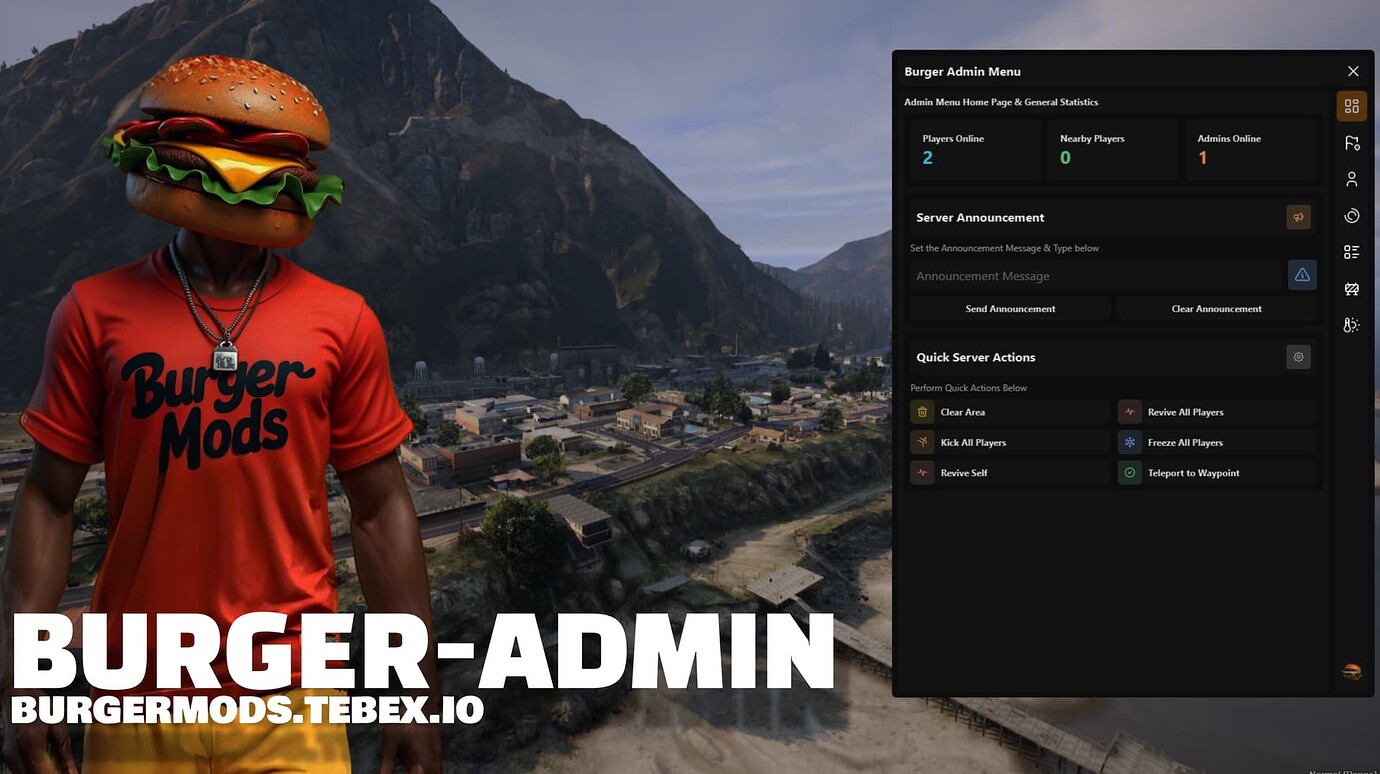Click the weather thermometer icon in sidebar
Screen dimensions: 1380x774
1351,324
